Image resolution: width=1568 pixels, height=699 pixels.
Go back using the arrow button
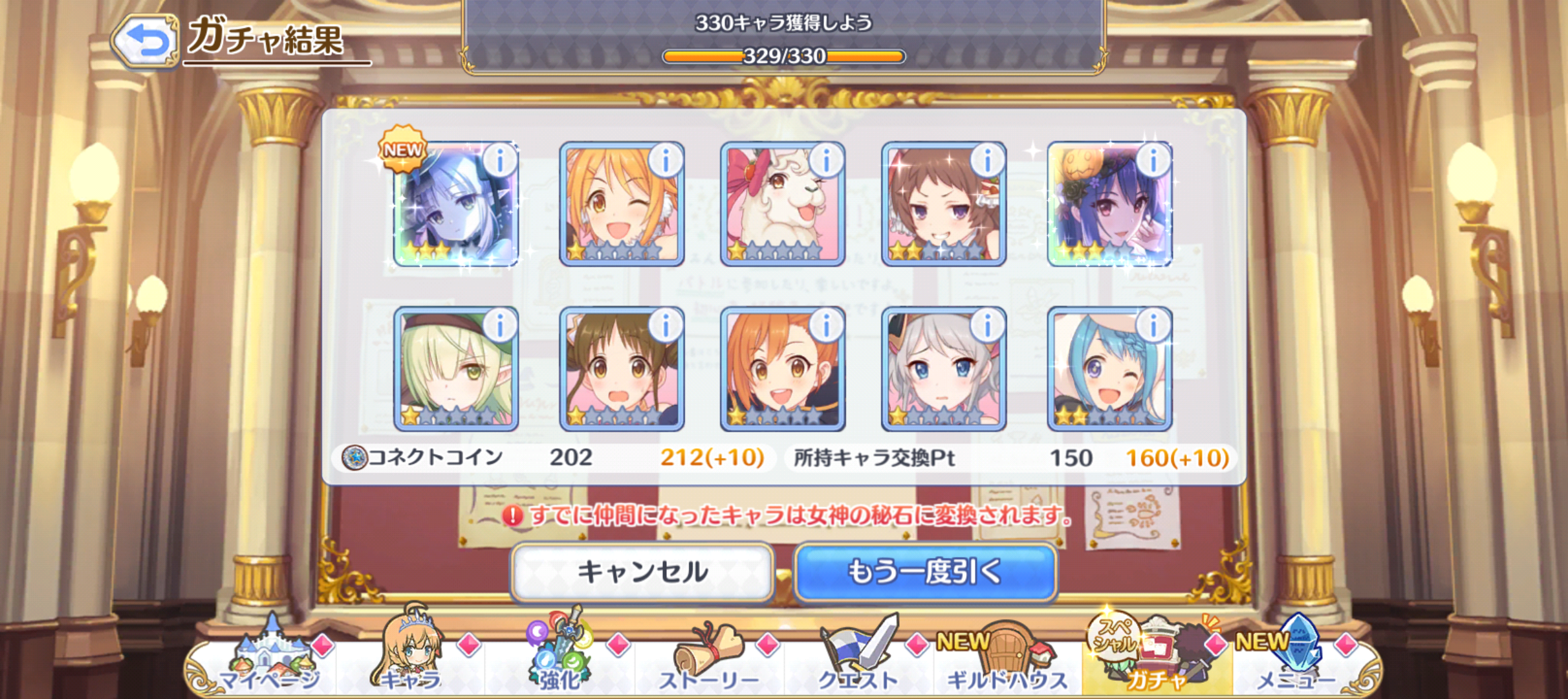click(x=145, y=41)
